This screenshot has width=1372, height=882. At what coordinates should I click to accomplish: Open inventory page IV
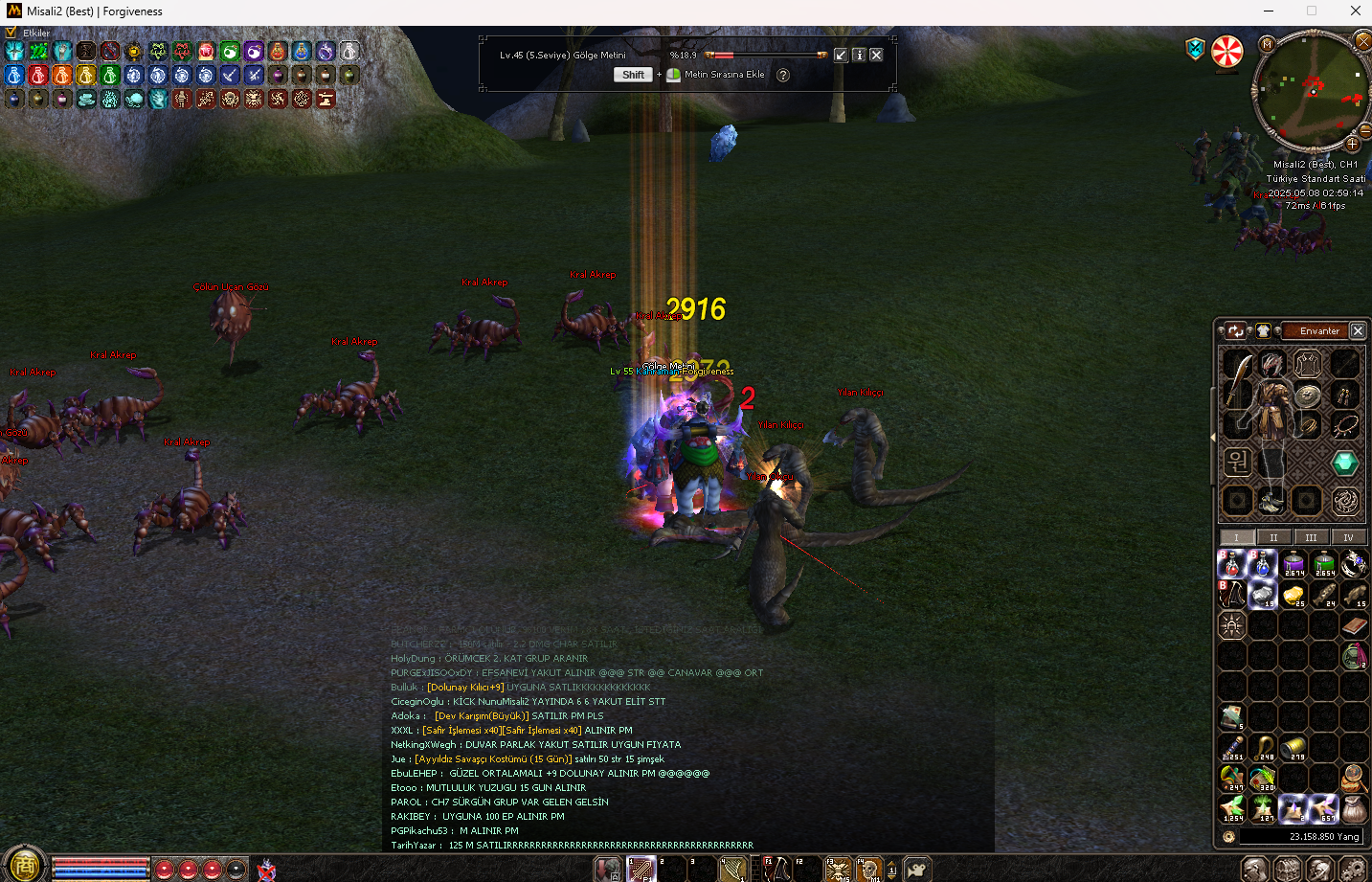pyautogui.click(x=1348, y=537)
